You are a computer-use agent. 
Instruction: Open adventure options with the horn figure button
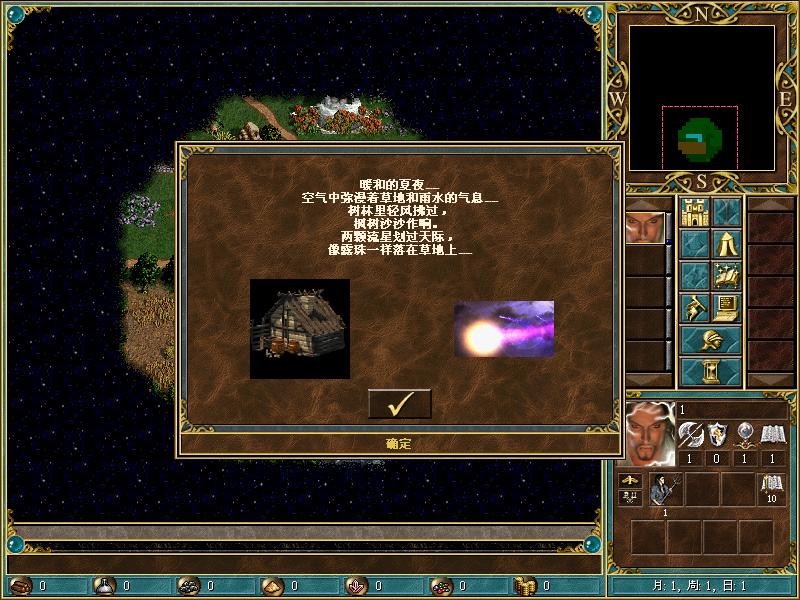click(694, 307)
